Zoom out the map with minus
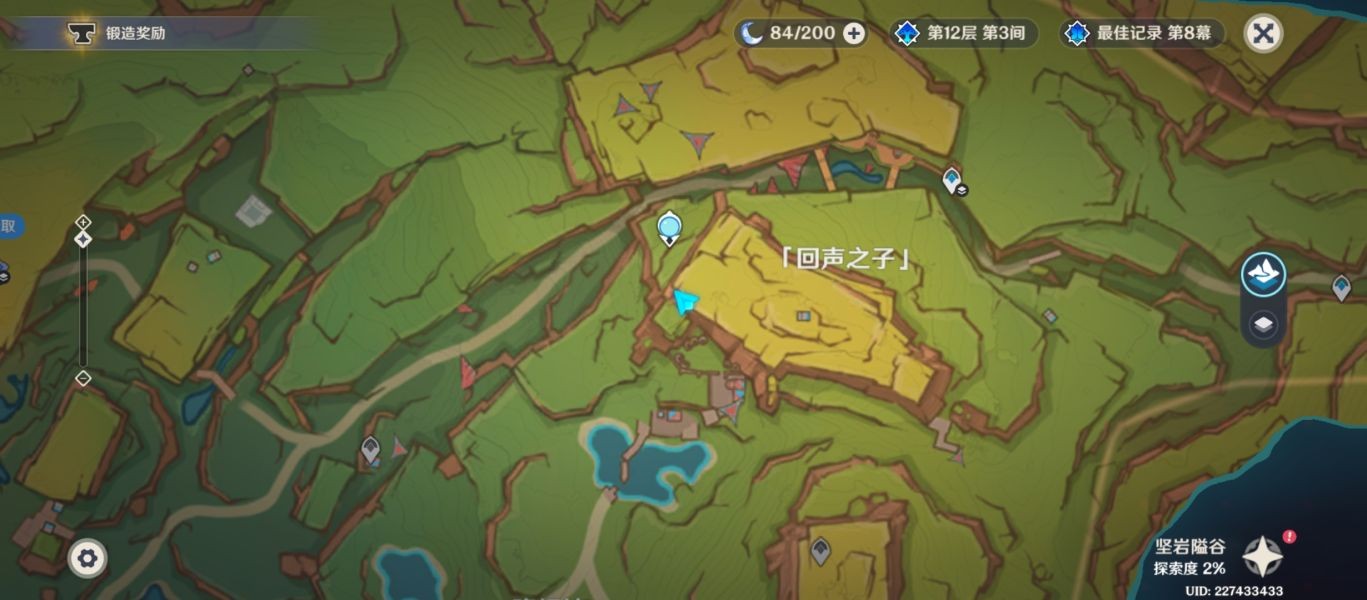The height and width of the screenshot is (600, 1367). (x=83, y=378)
